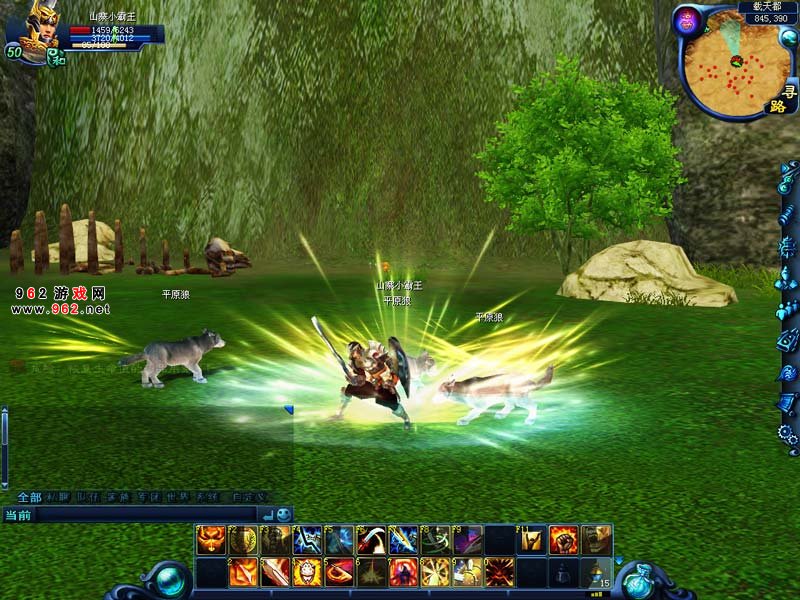Use the flaming fist skill icon

tap(563, 540)
